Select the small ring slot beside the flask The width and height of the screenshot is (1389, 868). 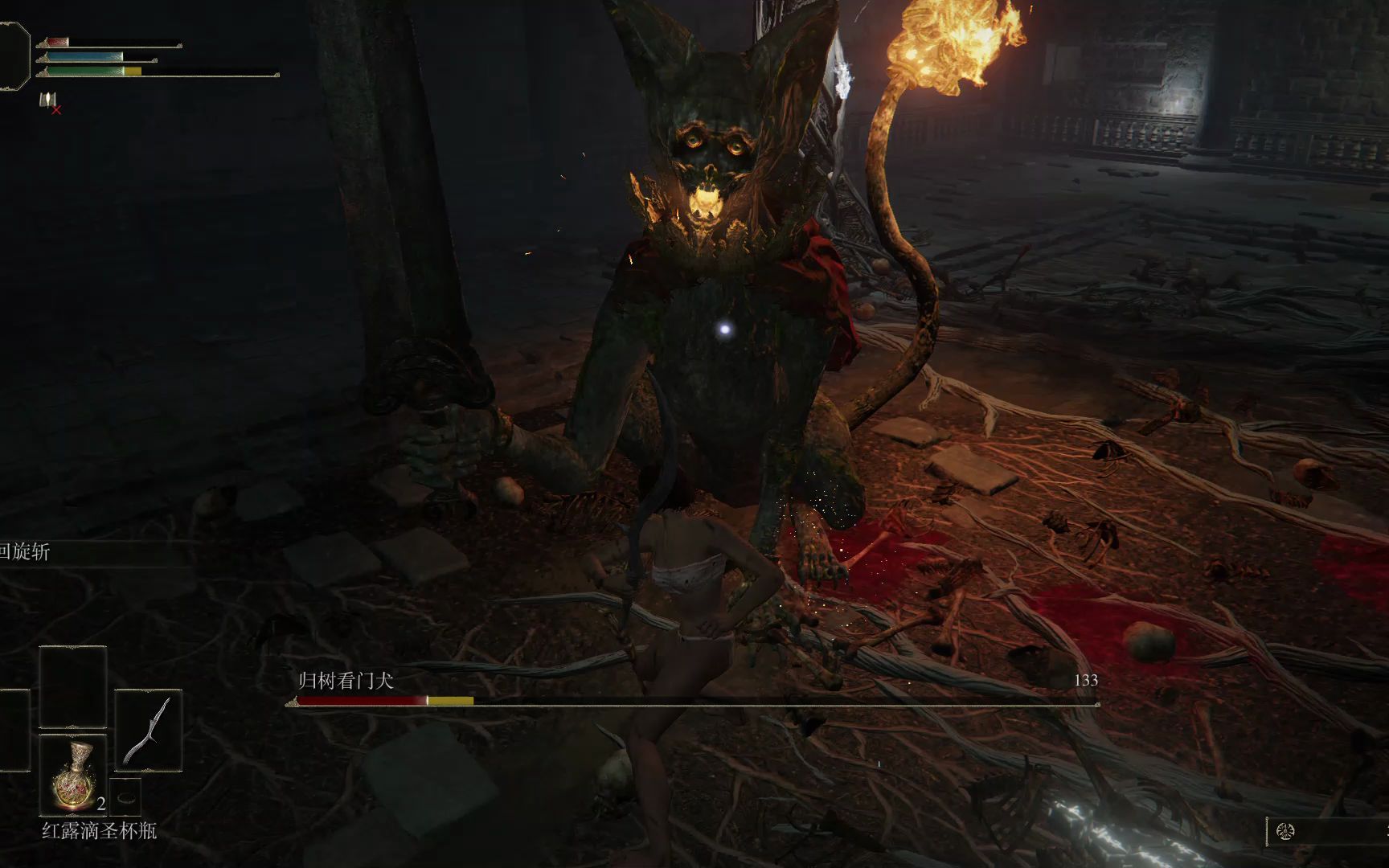[x=125, y=796]
